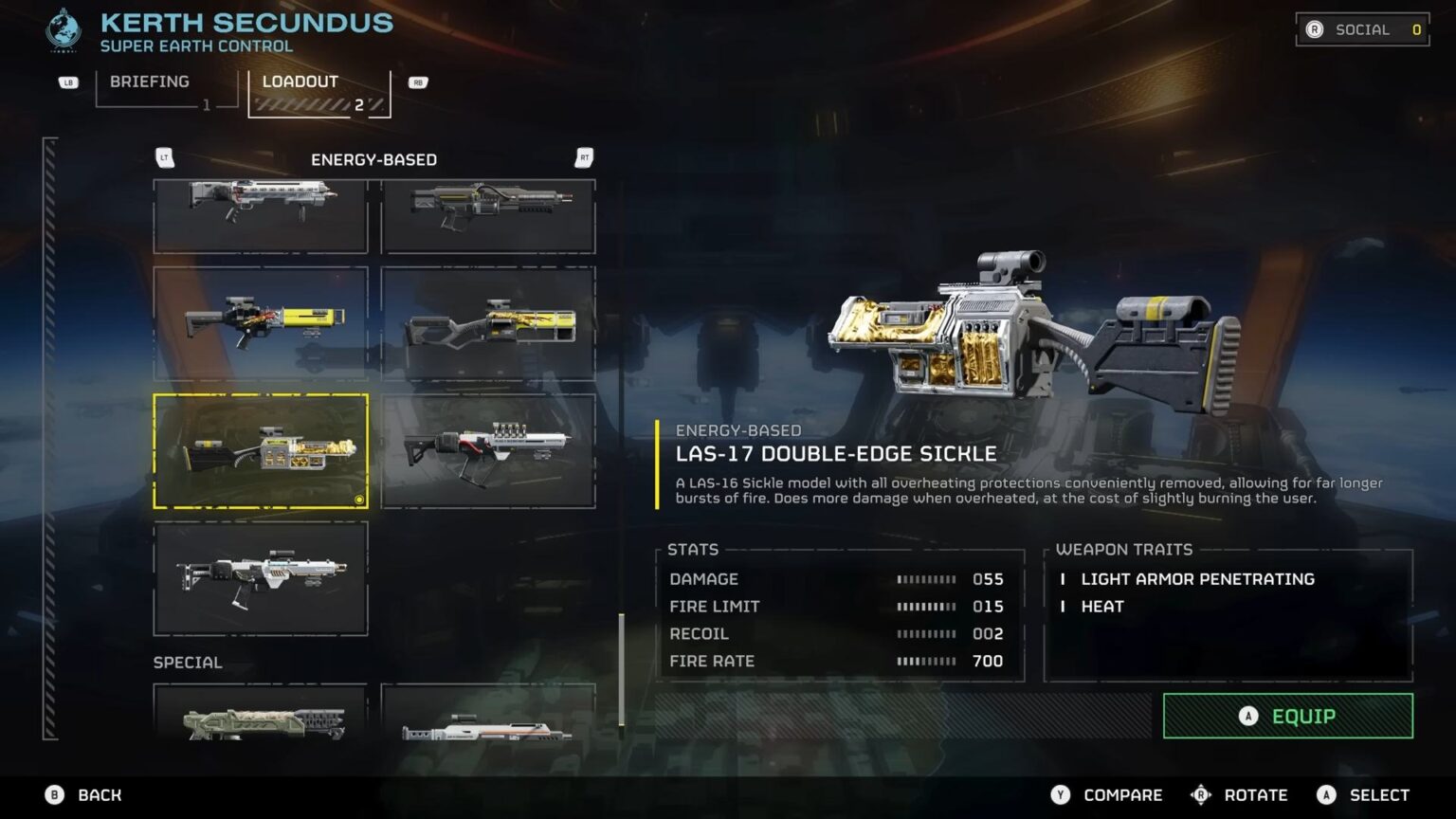The image size is (1456, 819).
Task: Open the Social panel
Action: 1362,29
